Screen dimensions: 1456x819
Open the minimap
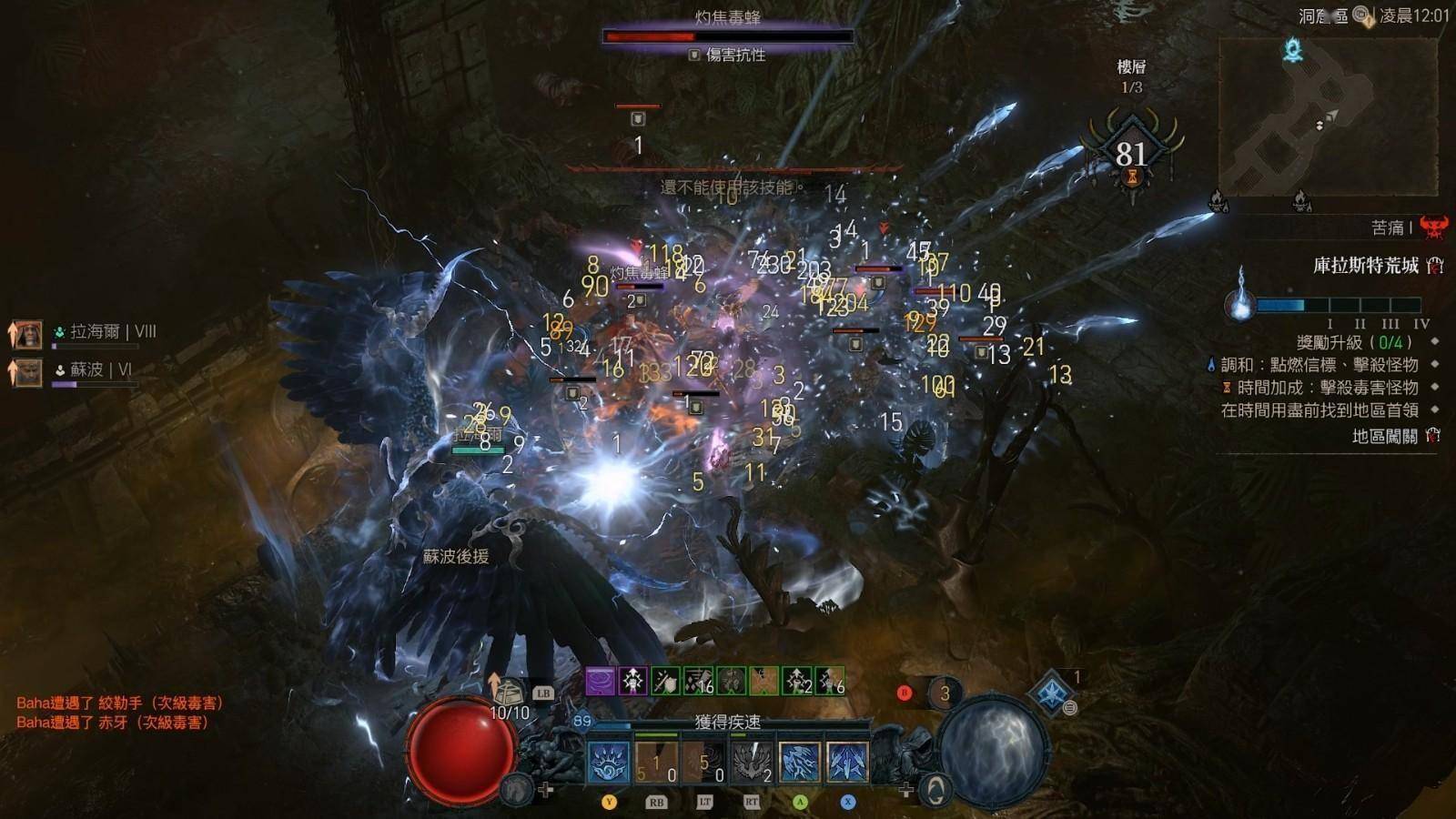click(x=1328, y=116)
